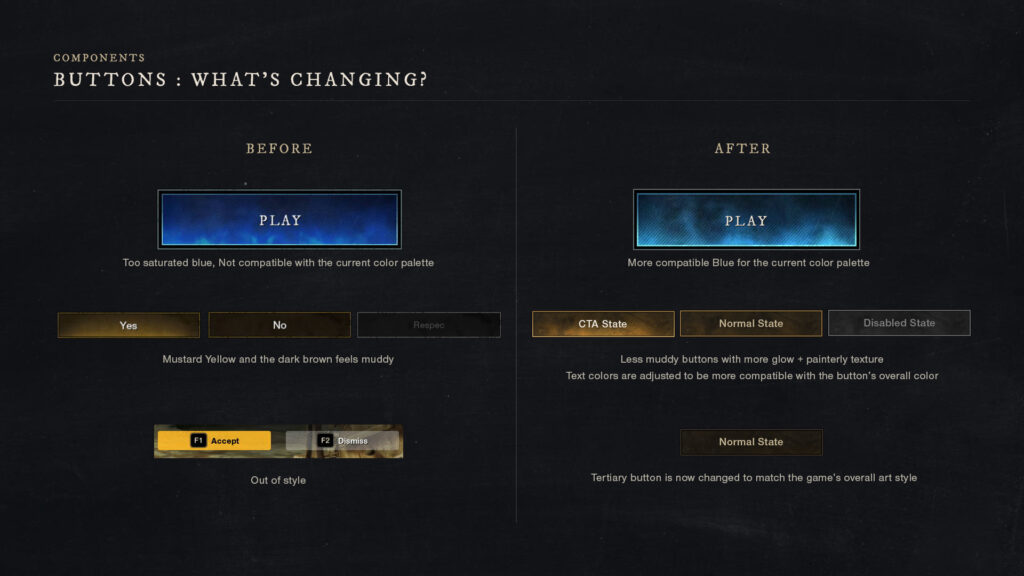Activate the CTA State button
This screenshot has width=1024, height=576.
pyautogui.click(x=603, y=324)
